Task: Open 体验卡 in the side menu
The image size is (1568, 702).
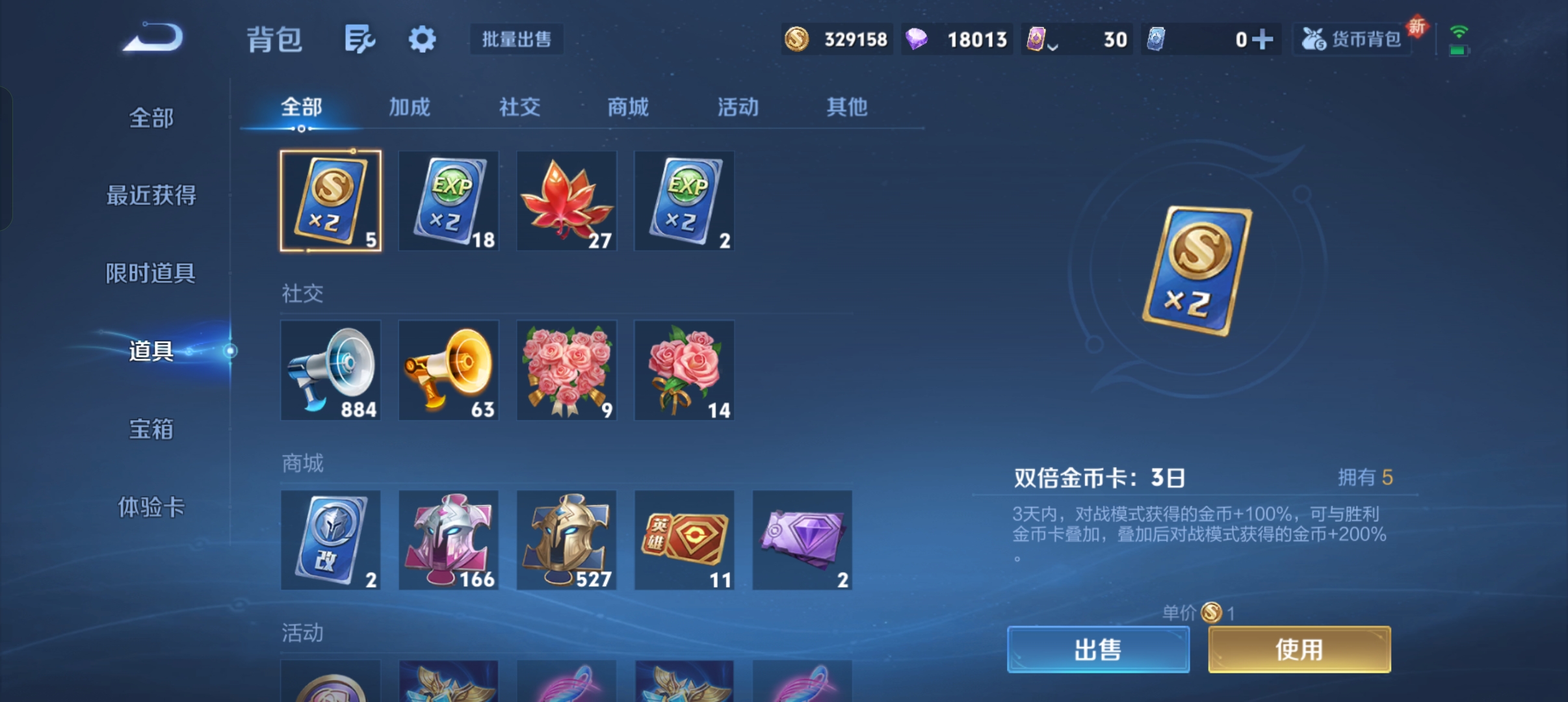Action: [x=151, y=507]
